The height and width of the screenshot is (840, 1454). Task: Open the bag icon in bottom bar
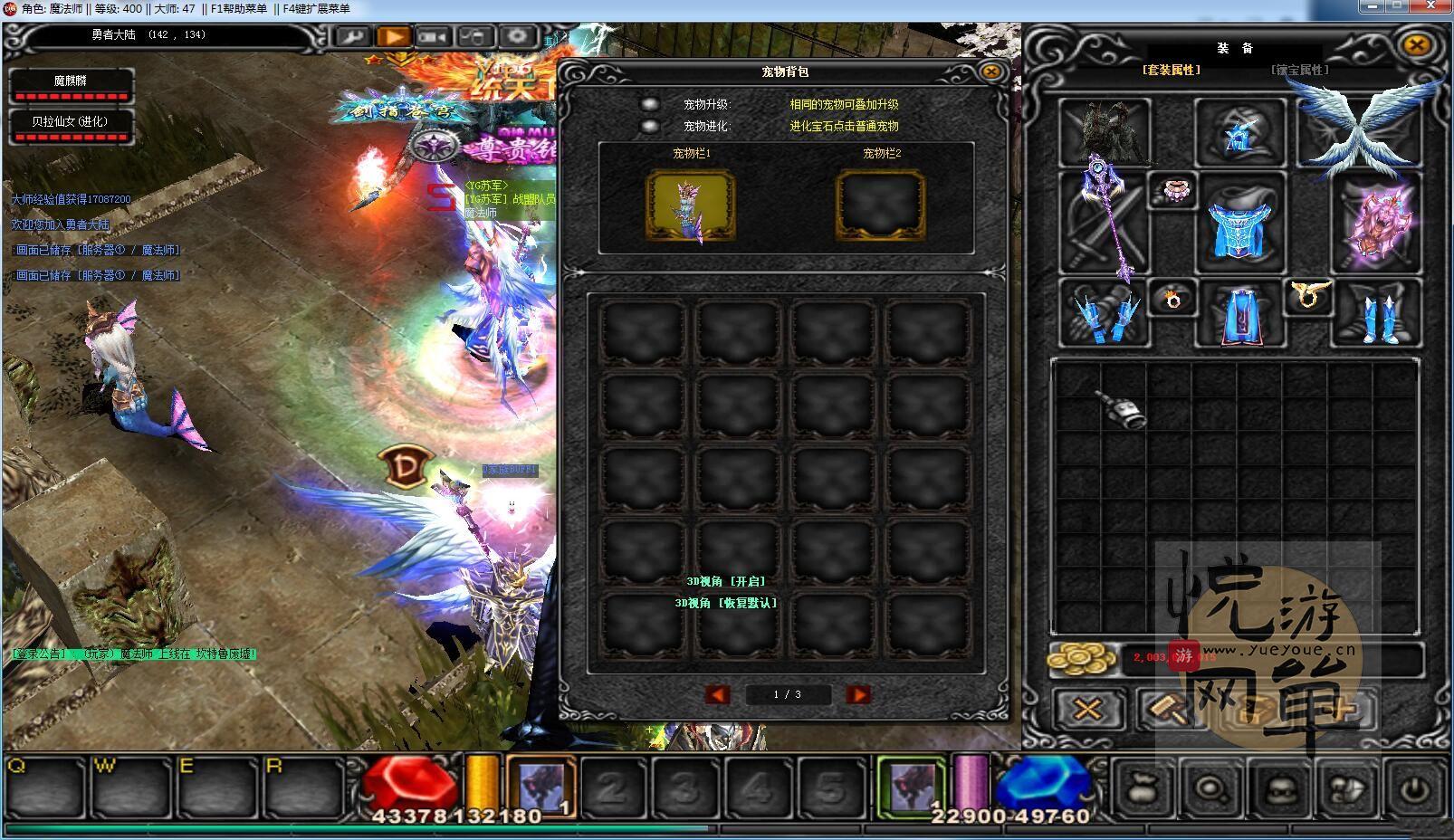pos(1143,788)
